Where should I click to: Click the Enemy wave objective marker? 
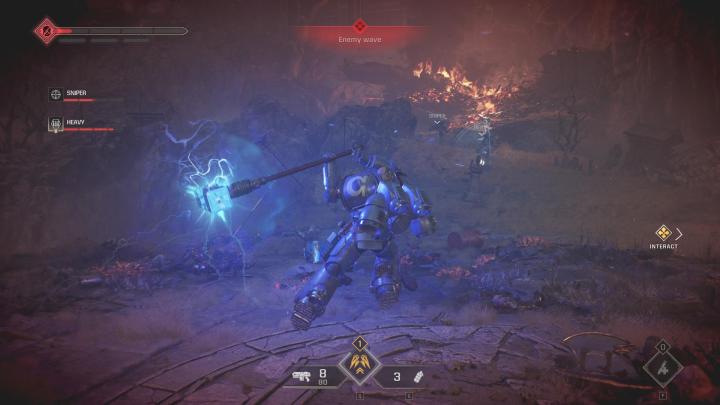(x=360, y=25)
